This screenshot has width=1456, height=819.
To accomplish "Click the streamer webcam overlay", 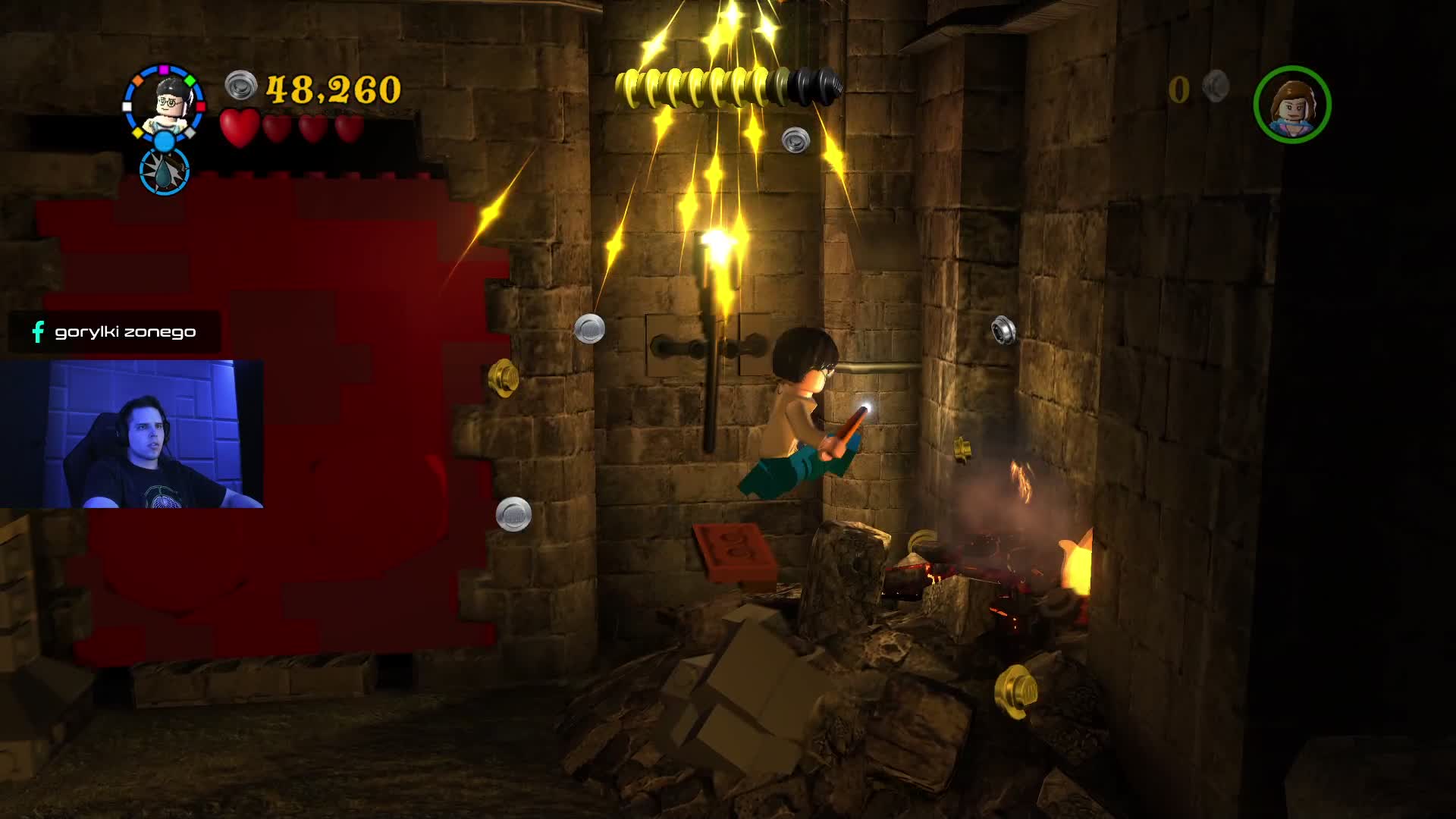I will (132, 434).
